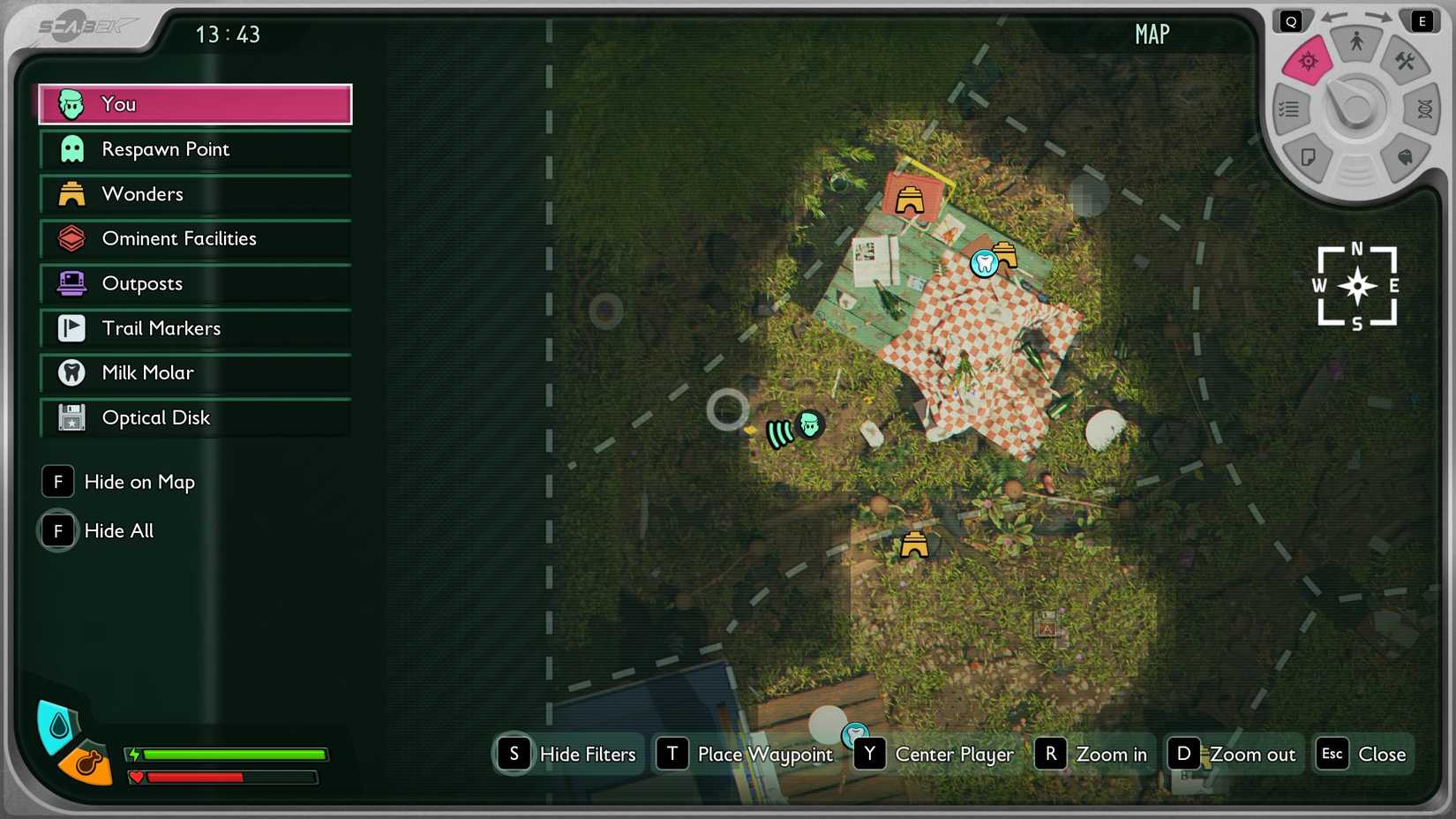
Task: Click the Zoom in button
Action: coord(1092,755)
